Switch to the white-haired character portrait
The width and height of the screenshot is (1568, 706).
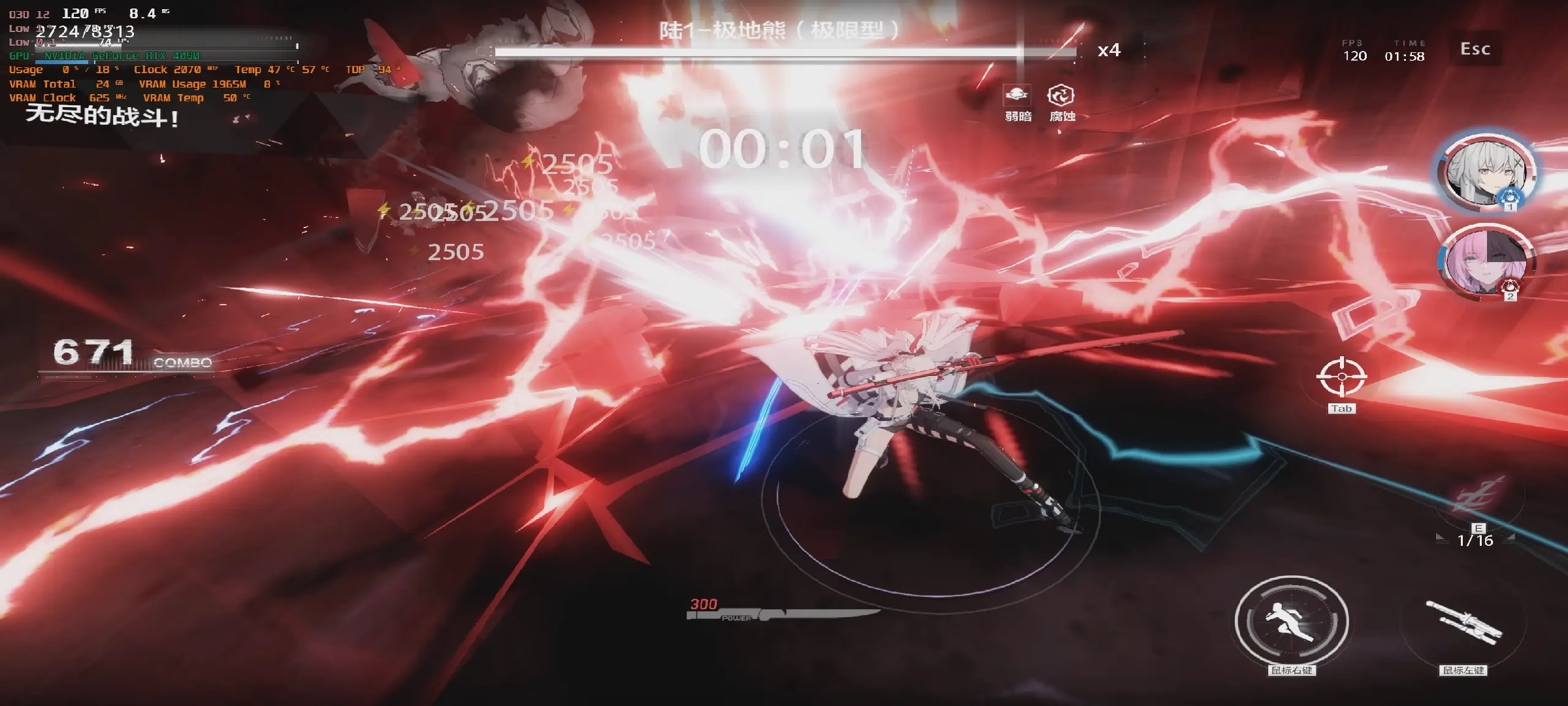1486,171
